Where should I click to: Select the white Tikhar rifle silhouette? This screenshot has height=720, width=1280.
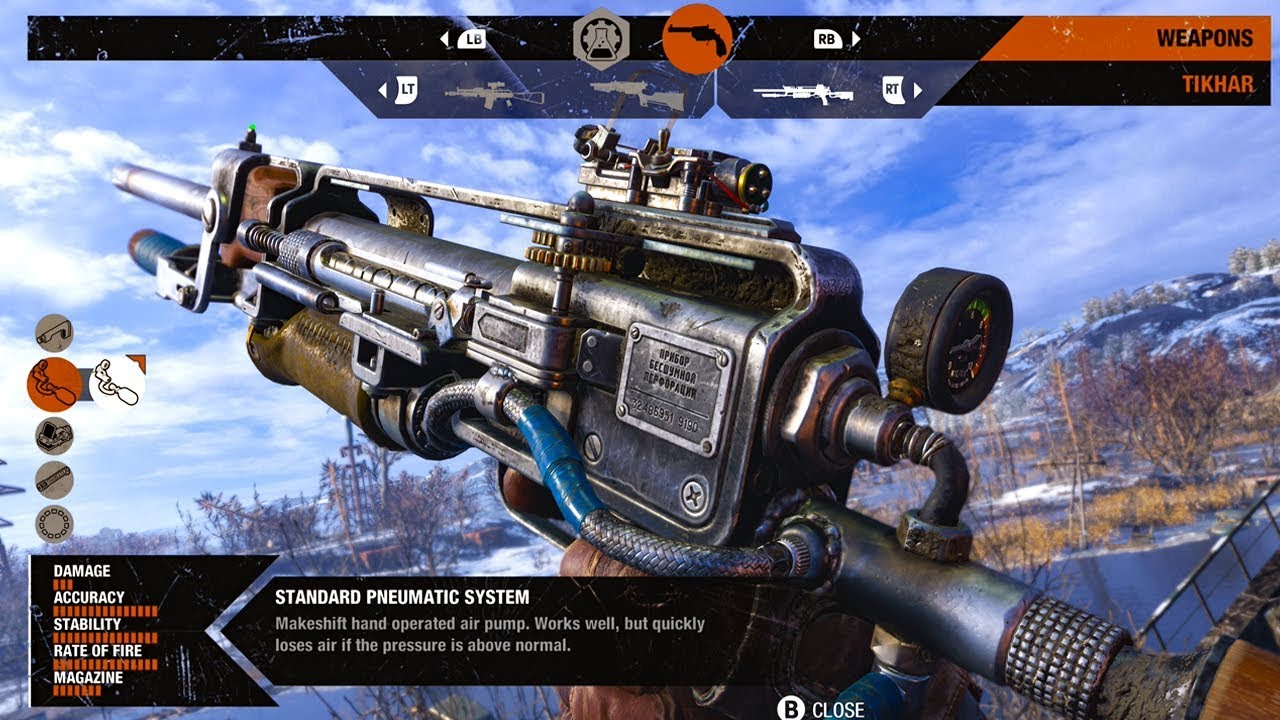click(x=803, y=93)
